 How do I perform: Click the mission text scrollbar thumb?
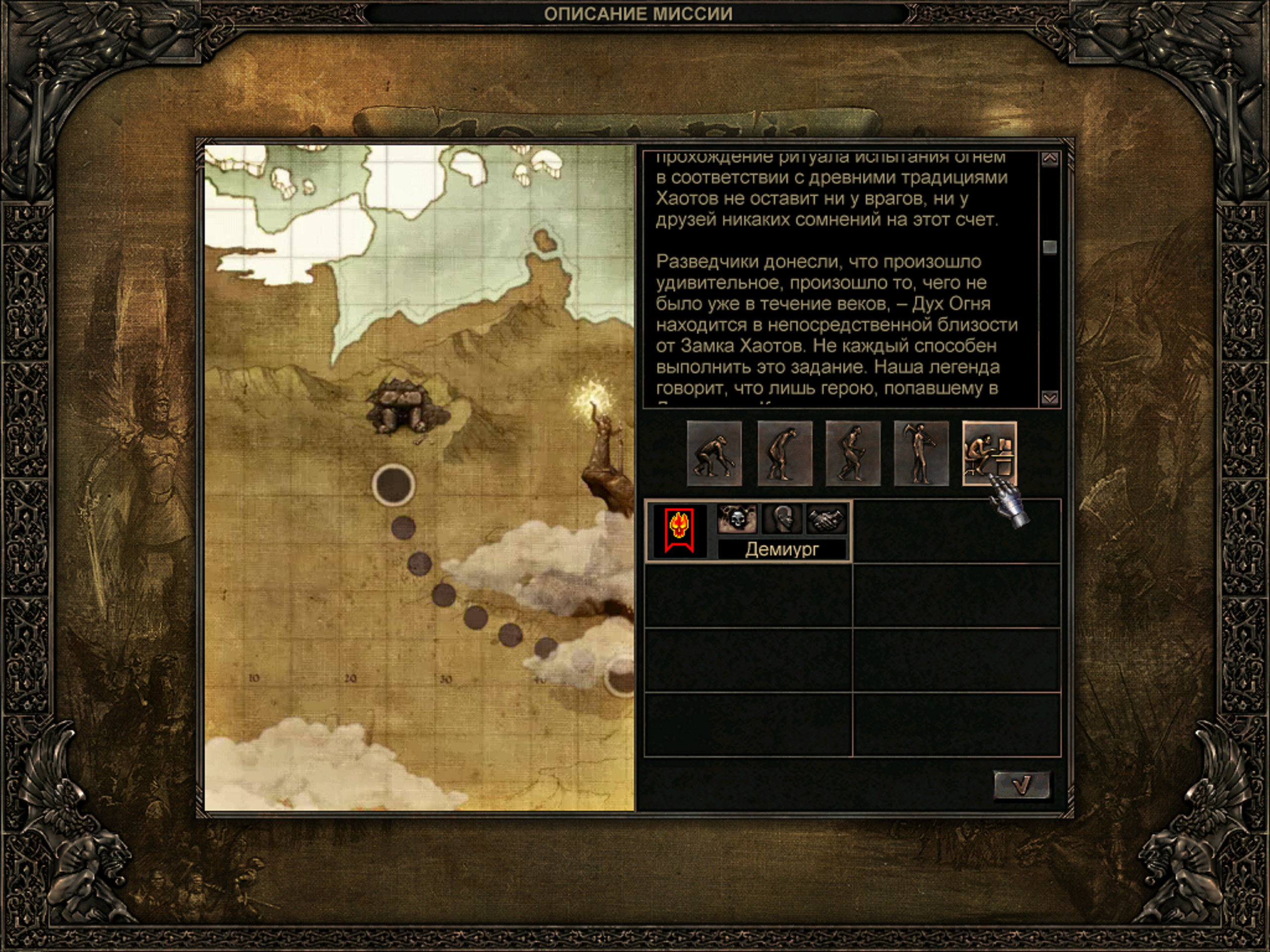click(1050, 247)
